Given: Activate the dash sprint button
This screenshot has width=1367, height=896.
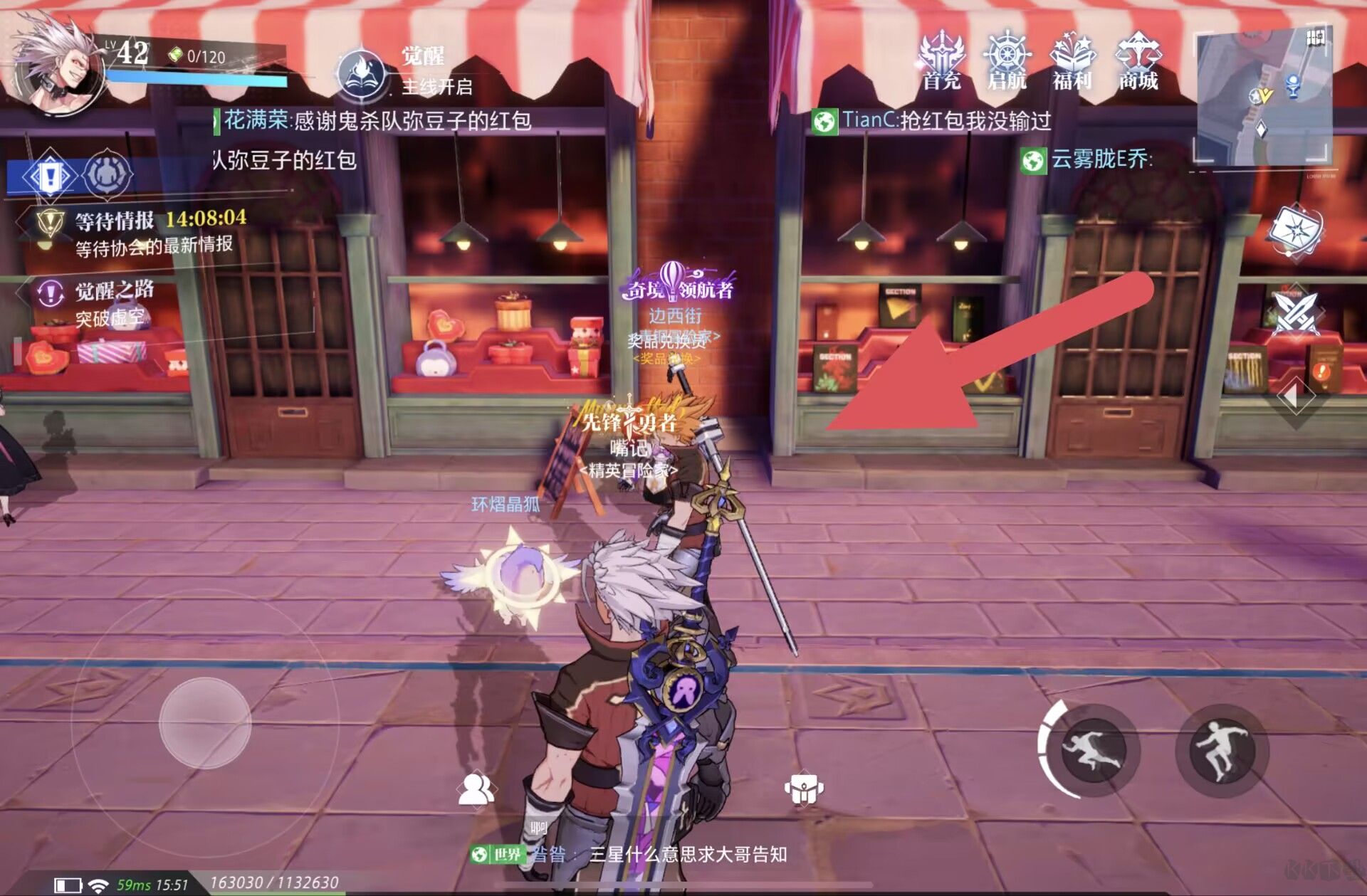Looking at the screenshot, I should (x=1092, y=749).
